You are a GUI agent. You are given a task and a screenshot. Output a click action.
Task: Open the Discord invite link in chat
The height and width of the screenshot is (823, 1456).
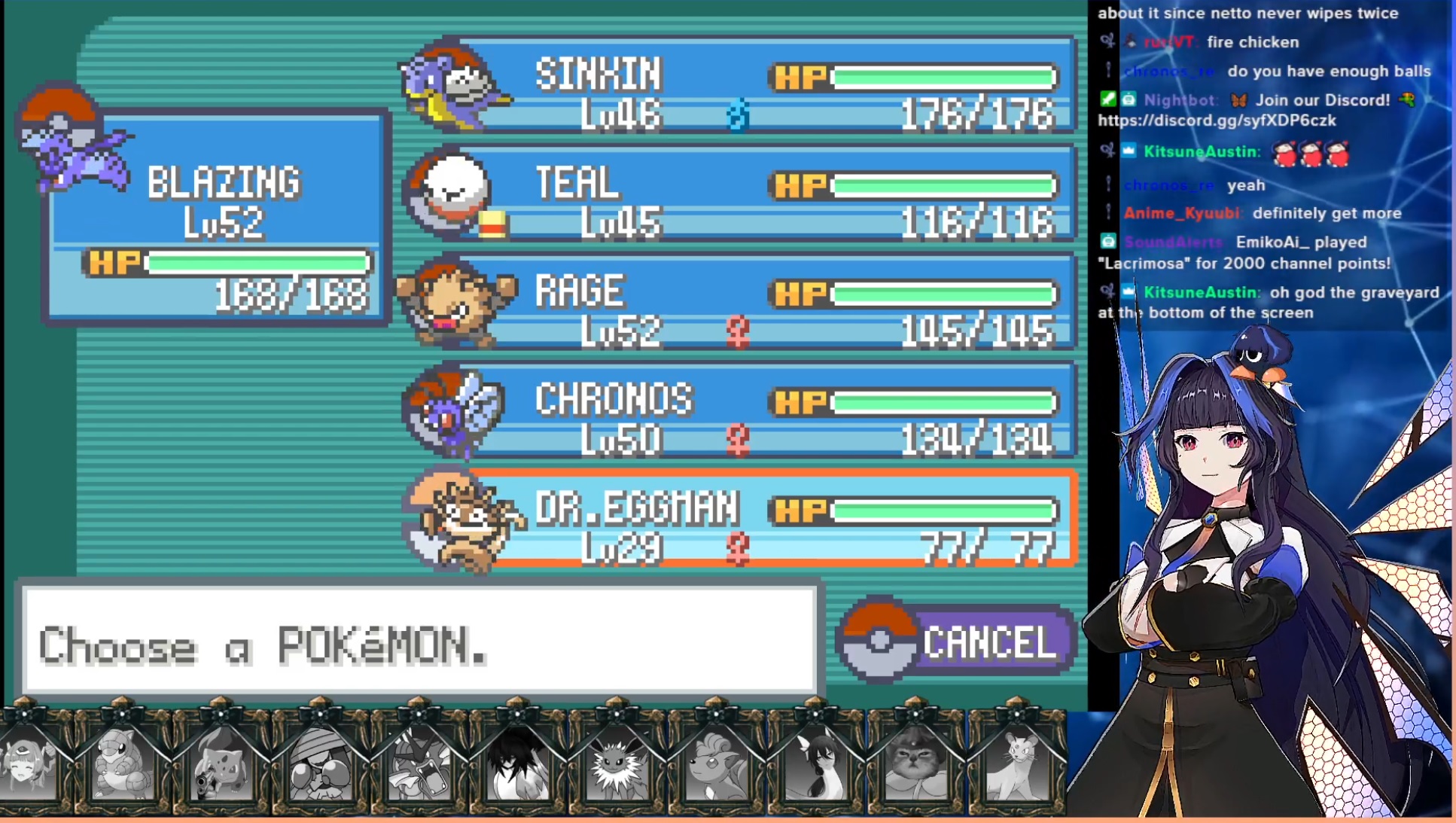point(1217,120)
